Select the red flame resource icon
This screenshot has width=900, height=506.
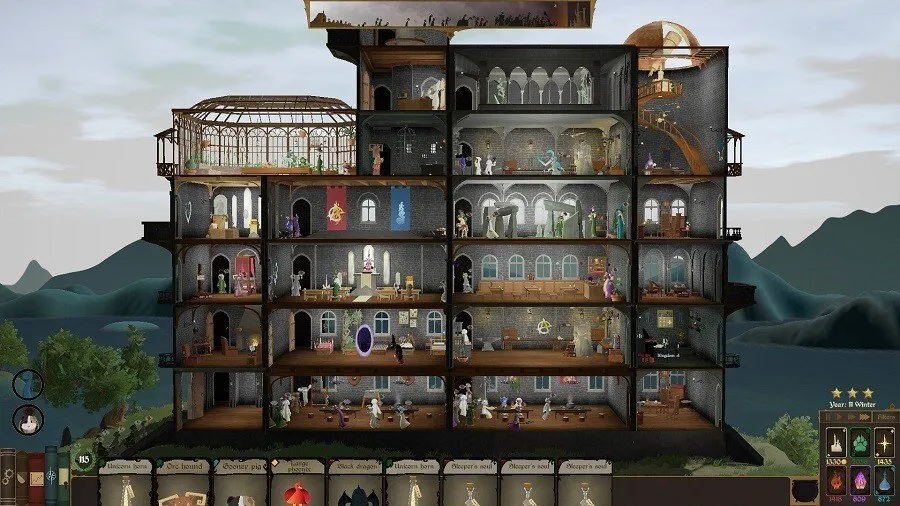(835, 482)
